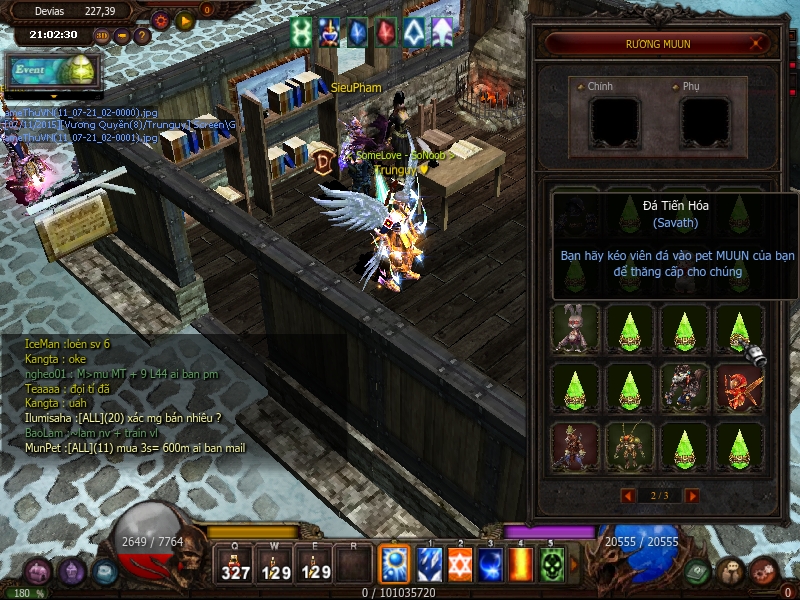Viewport: 800px width, 600px height.
Task: Go to the next Muun inventory page
Action: (691, 495)
